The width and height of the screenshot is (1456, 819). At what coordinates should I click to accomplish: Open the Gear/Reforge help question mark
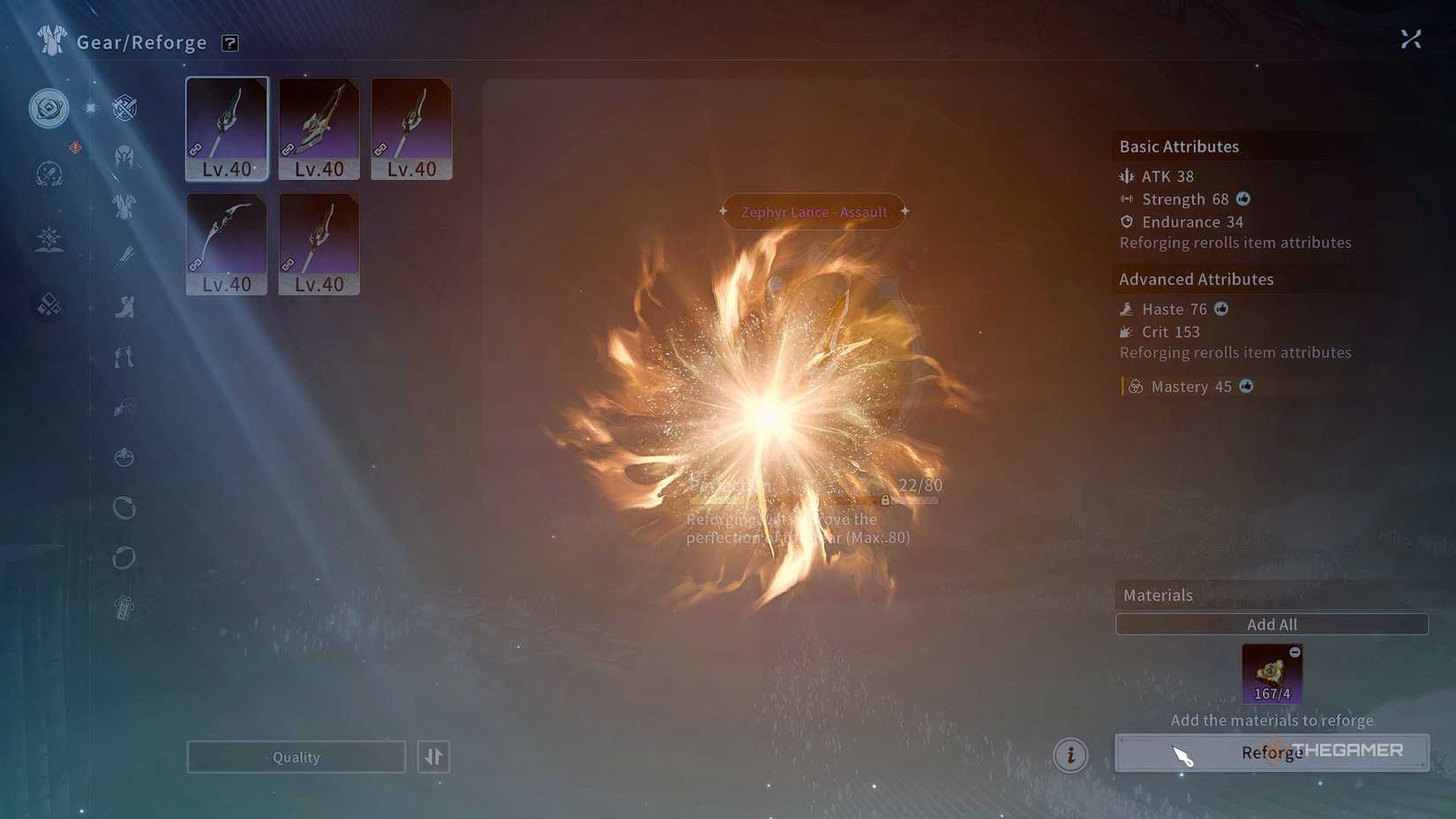point(229,42)
